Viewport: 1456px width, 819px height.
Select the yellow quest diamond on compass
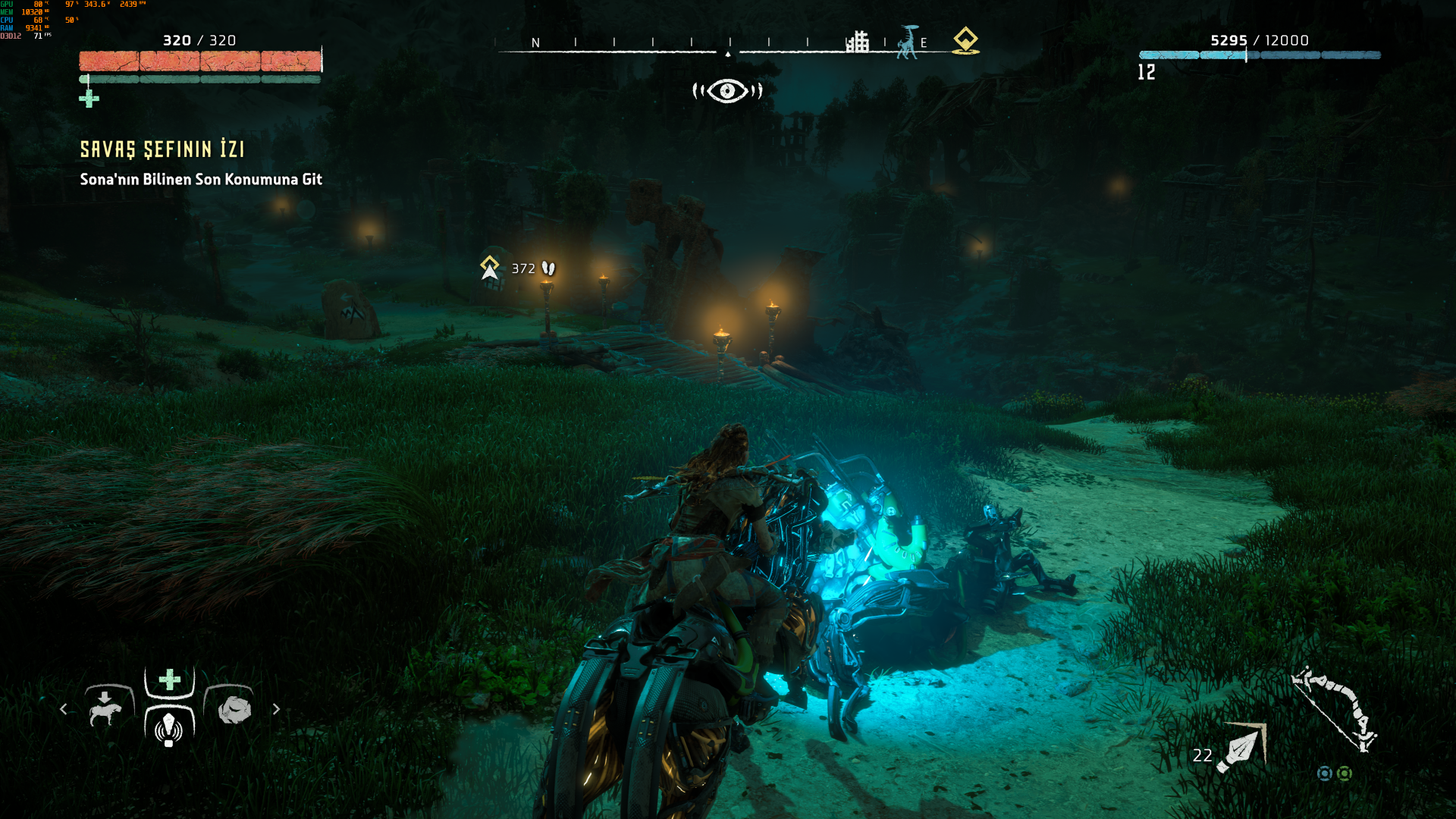tap(965, 39)
